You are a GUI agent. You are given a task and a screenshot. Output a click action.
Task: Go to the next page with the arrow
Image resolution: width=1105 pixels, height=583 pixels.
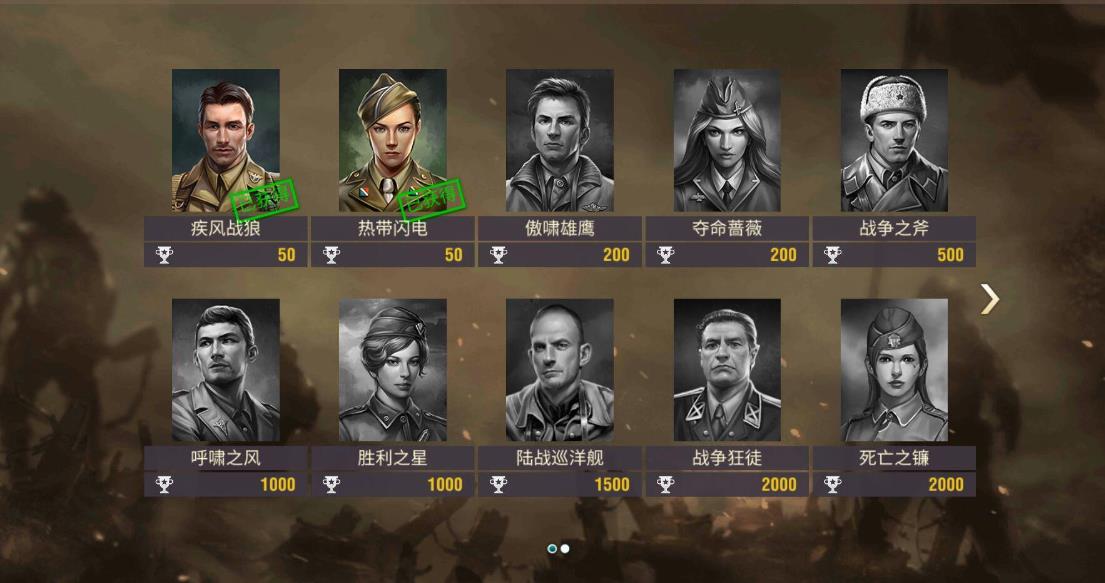(x=989, y=298)
